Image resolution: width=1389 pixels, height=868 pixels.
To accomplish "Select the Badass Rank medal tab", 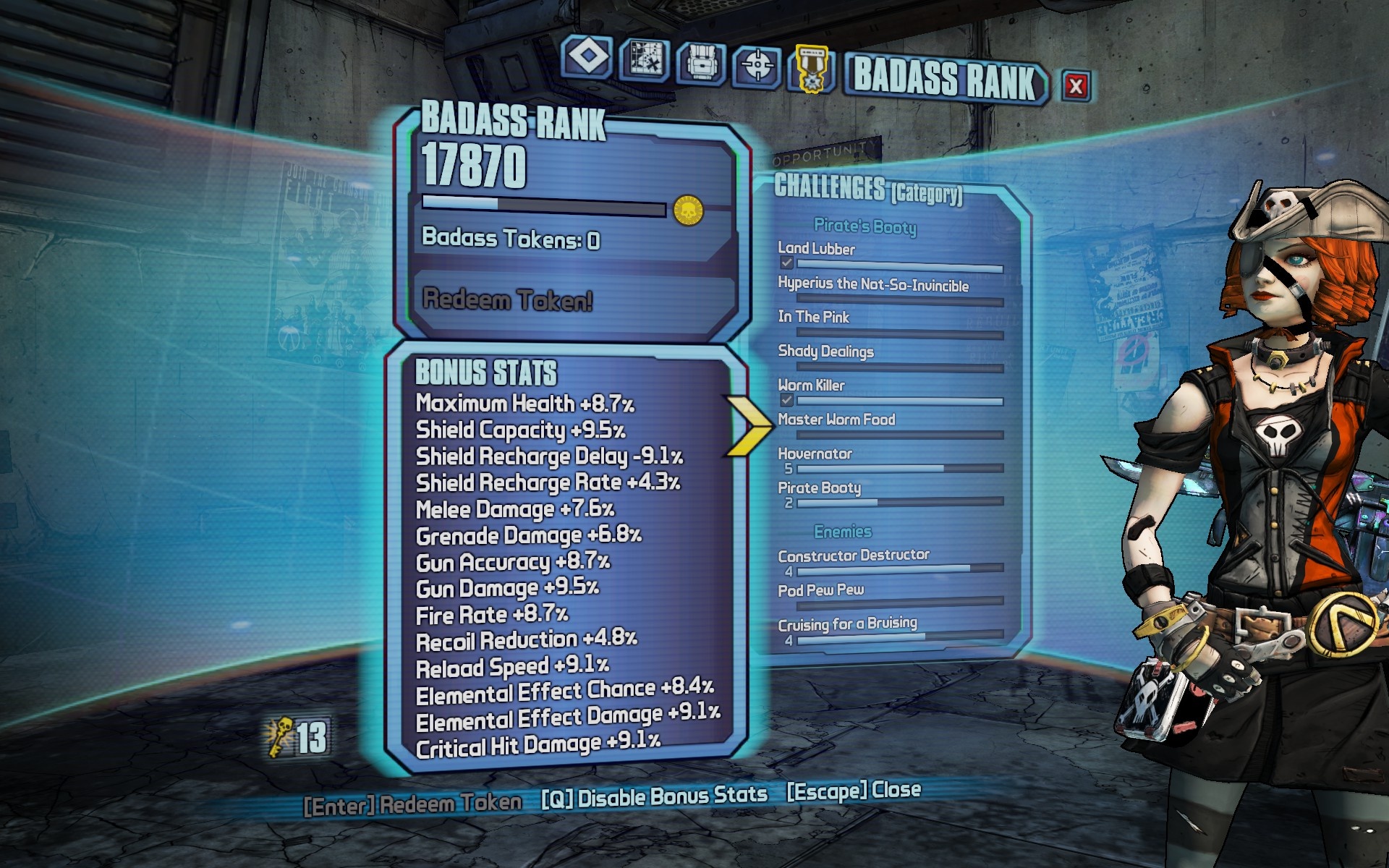I will (812, 69).
